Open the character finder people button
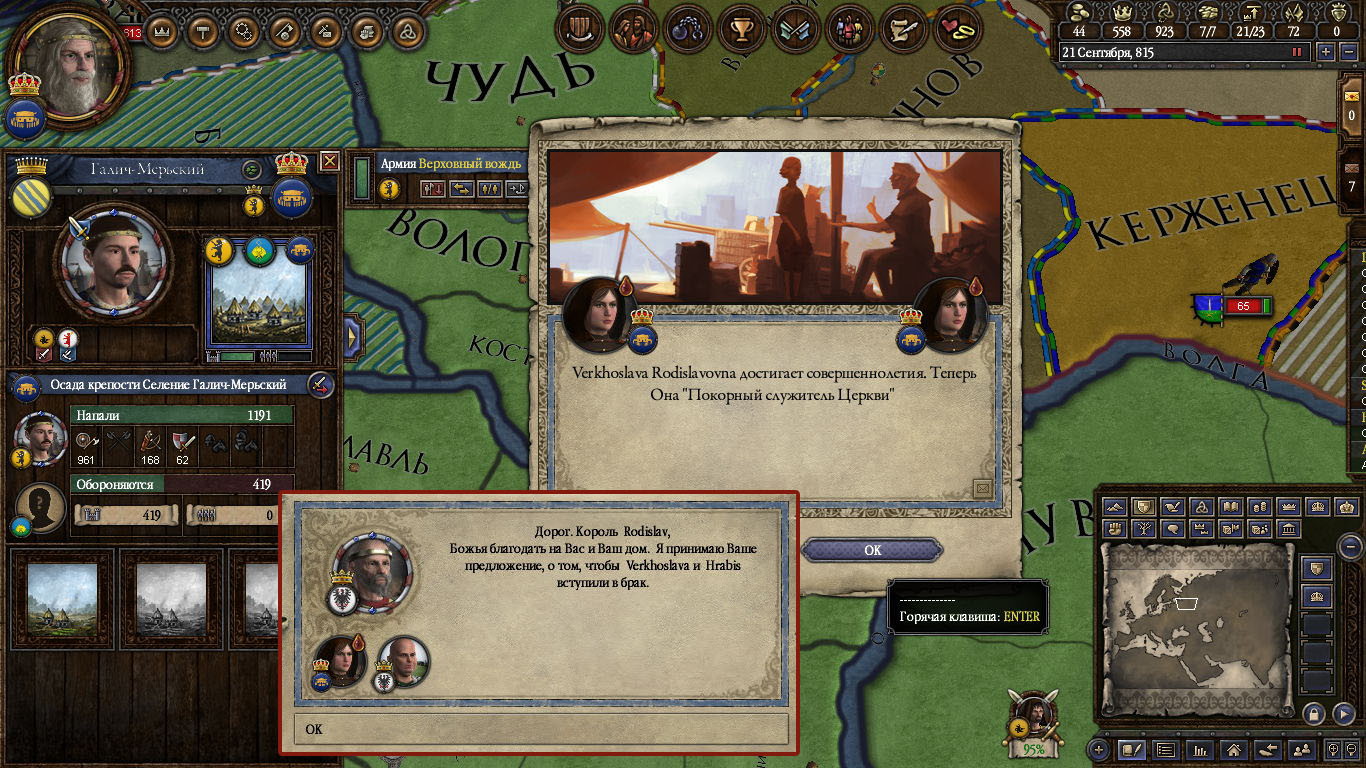The width and height of the screenshot is (1366, 768). (x=1301, y=749)
